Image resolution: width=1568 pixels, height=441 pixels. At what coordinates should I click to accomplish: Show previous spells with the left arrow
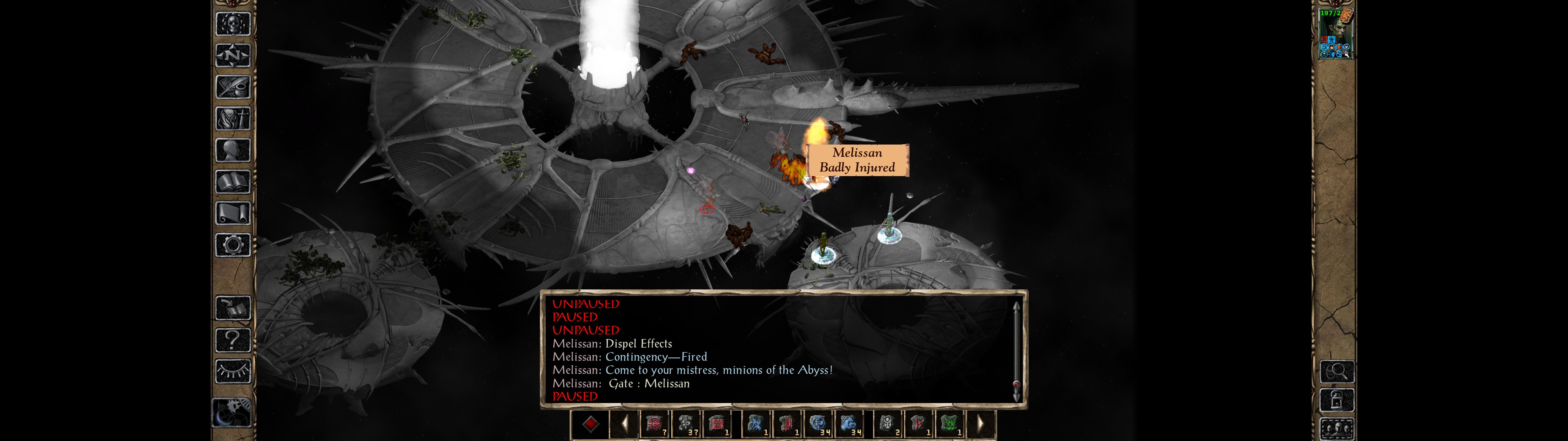pos(624,424)
